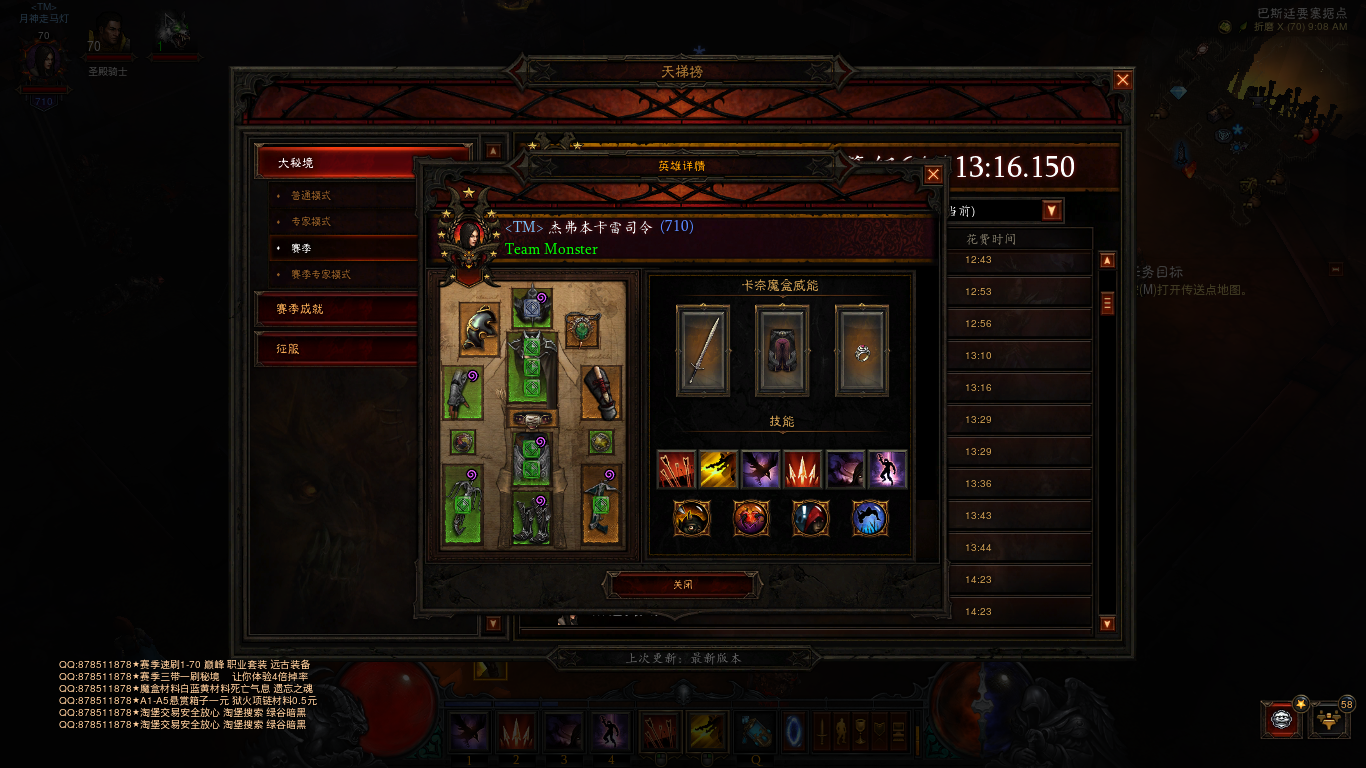Choose the 专家模式 leaderboard entry
The image size is (1366, 768).
coord(340,222)
